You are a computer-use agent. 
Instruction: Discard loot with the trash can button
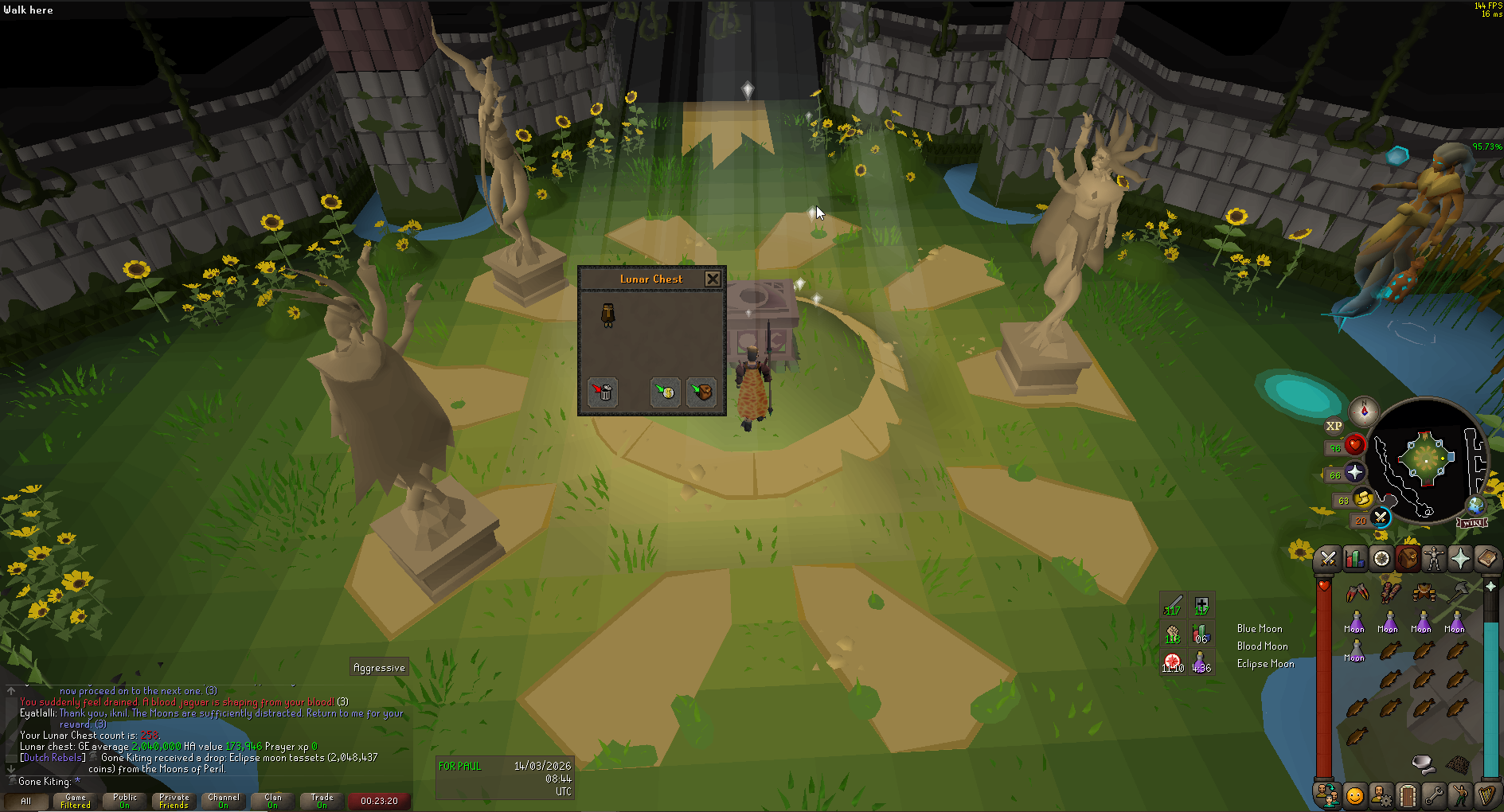[603, 392]
